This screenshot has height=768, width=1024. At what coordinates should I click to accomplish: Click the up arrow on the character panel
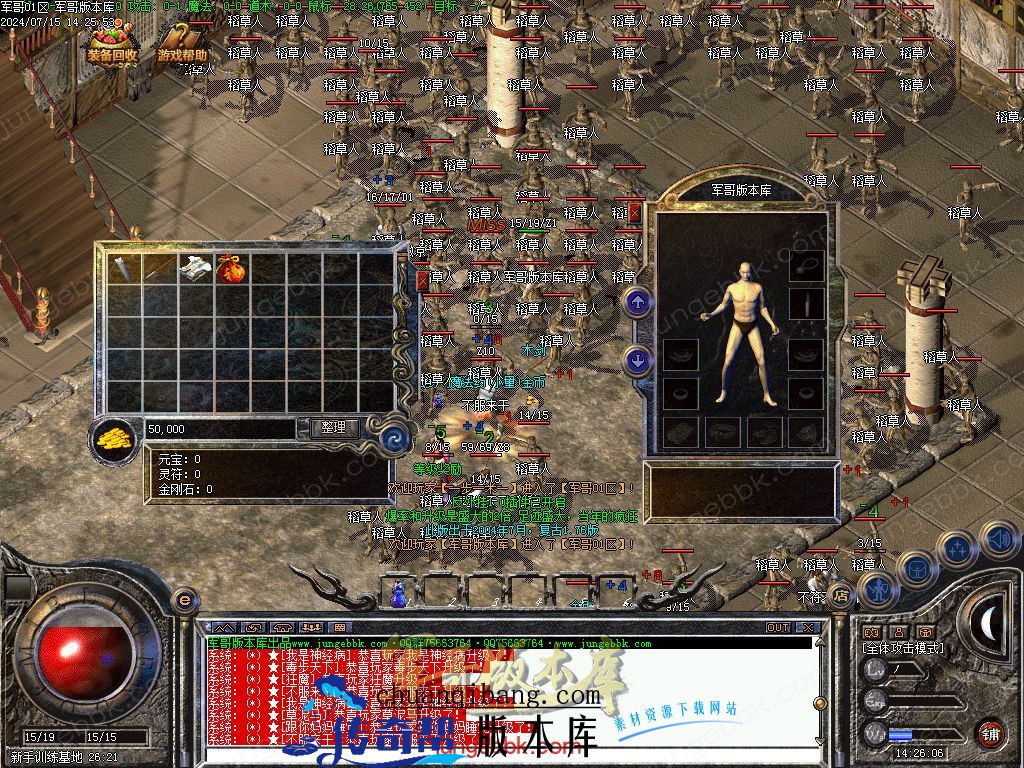(637, 301)
